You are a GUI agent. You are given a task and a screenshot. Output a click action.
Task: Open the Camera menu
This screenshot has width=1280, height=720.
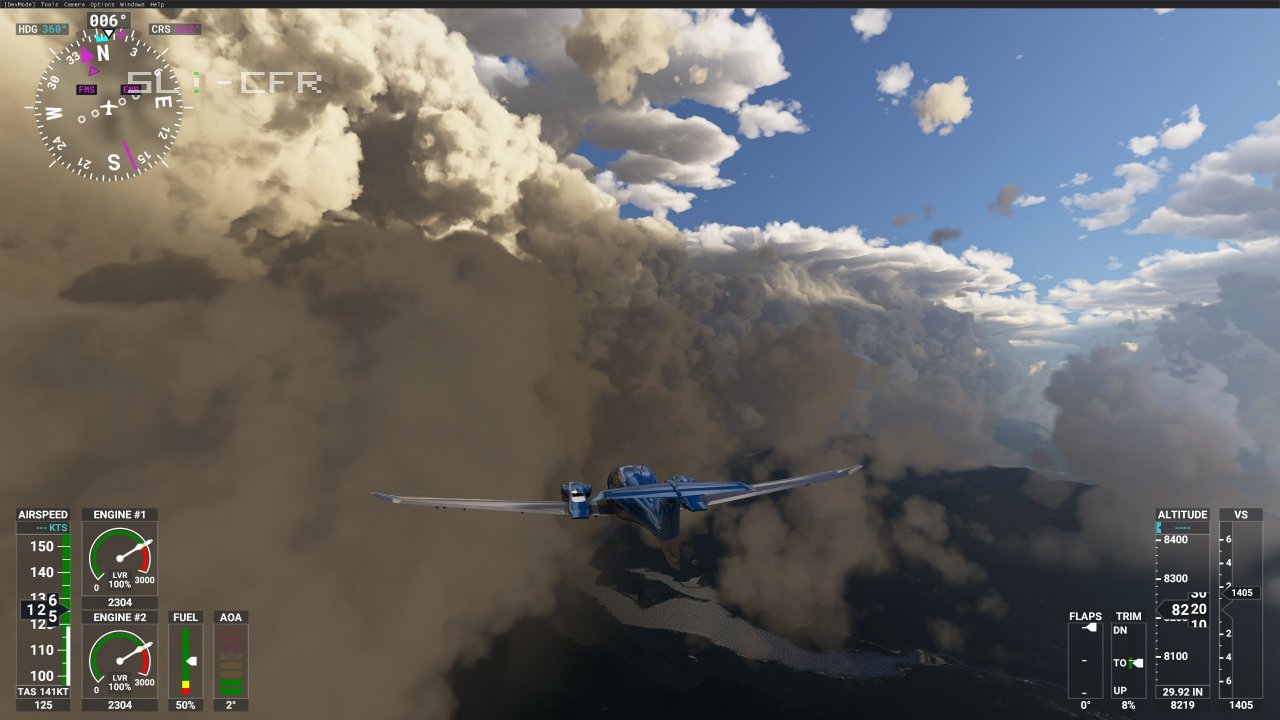[x=74, y=4]
